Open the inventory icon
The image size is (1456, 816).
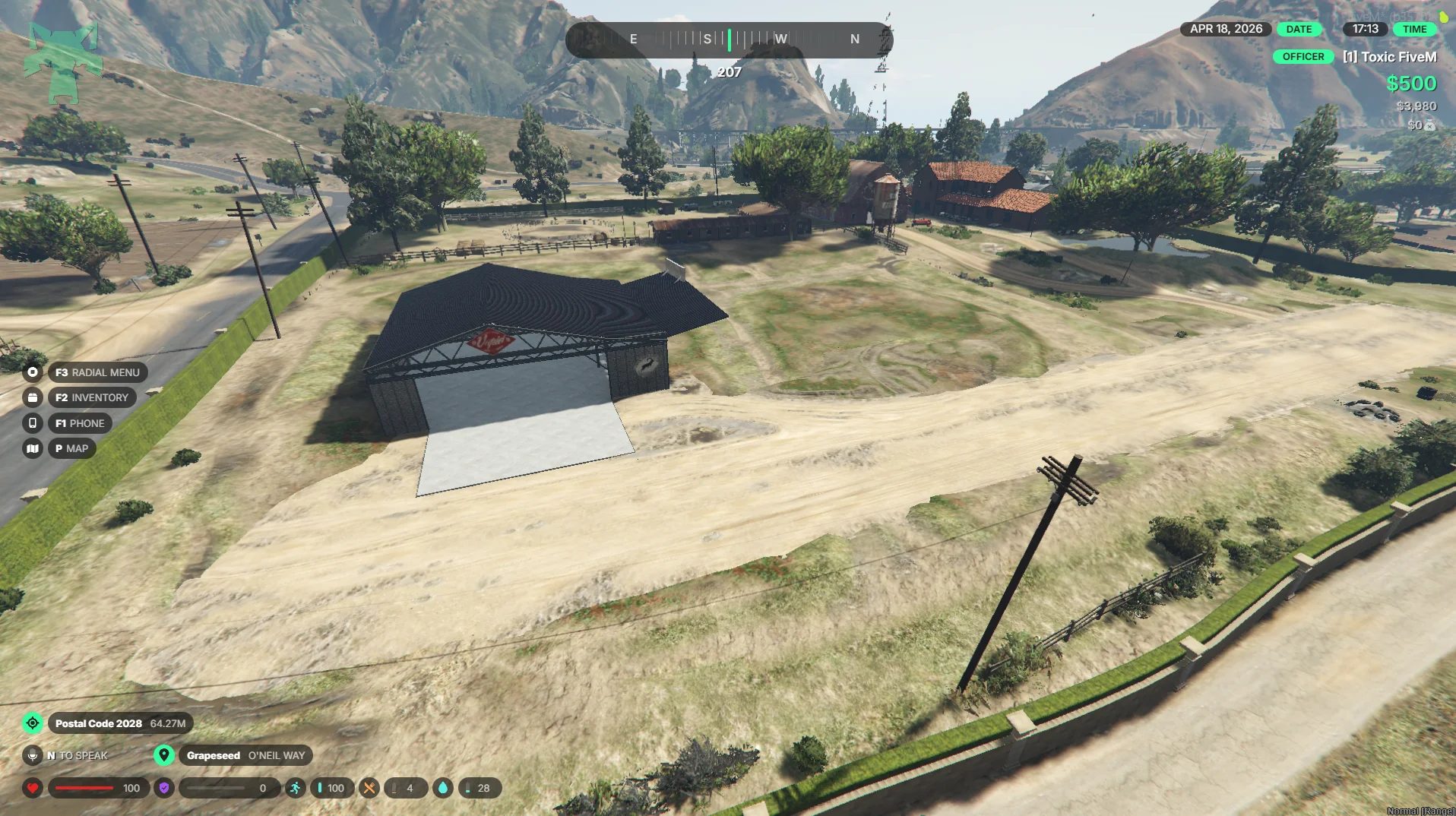[x=33, y=397]
